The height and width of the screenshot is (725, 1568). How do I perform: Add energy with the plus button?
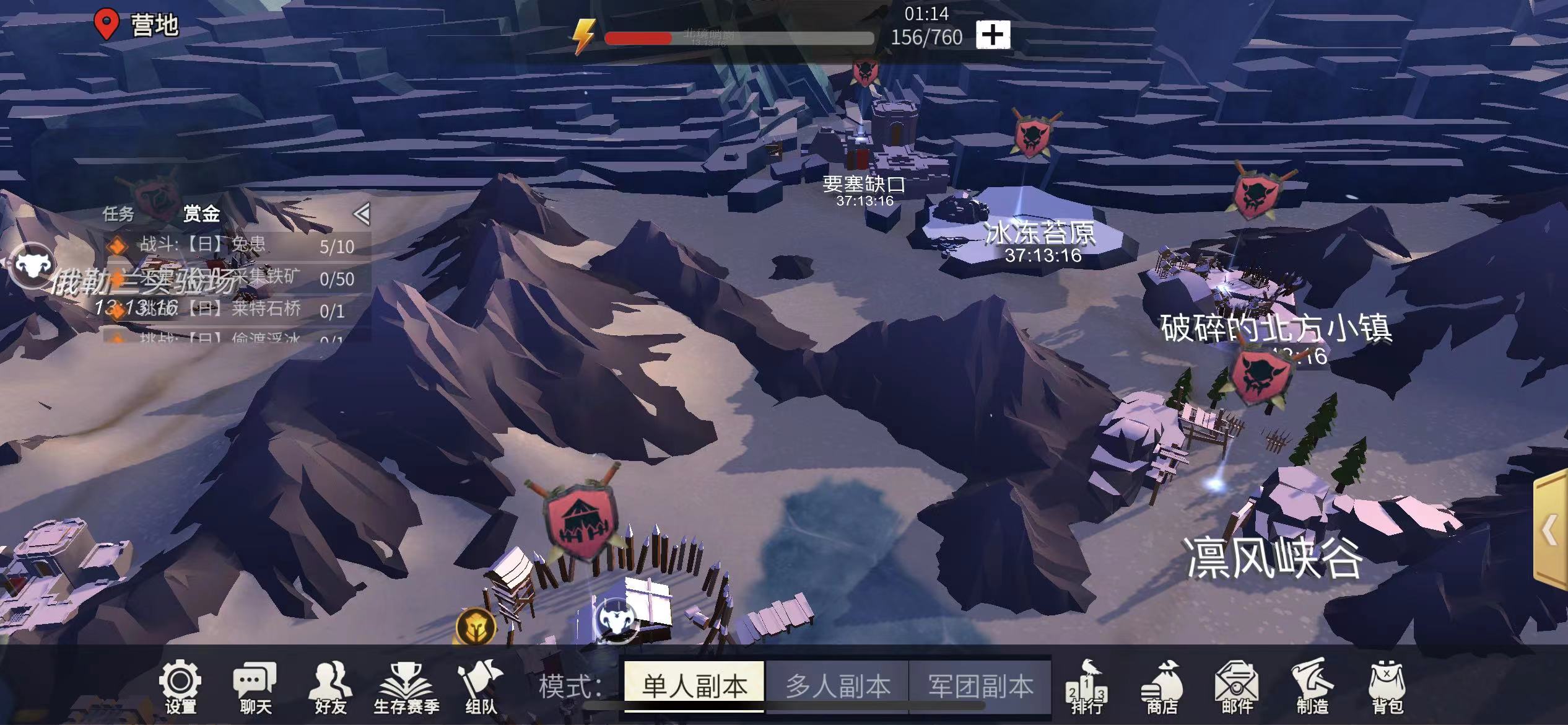pos(993,35)
